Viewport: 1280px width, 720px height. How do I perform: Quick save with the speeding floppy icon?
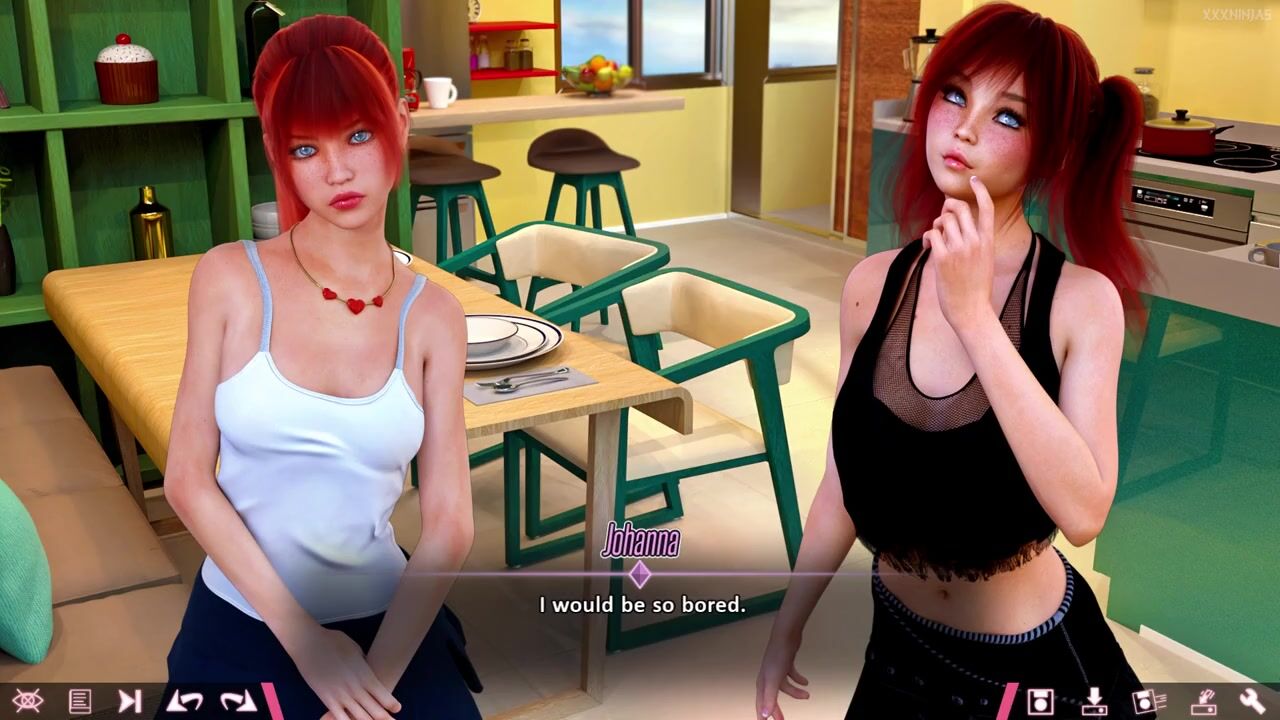pos(1146,701)
